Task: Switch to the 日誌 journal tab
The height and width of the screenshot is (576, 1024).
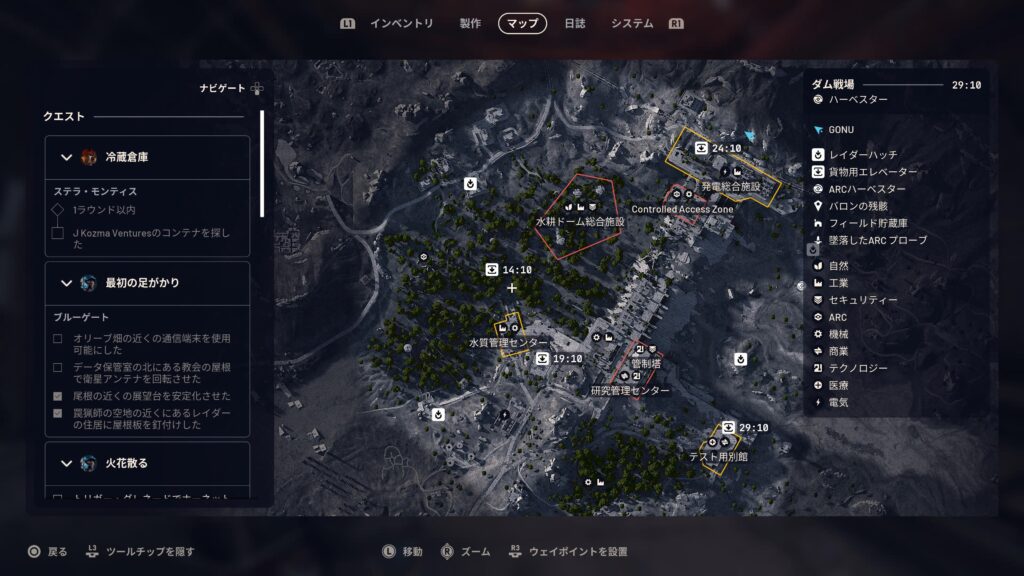Action: (x=575, y=23)
